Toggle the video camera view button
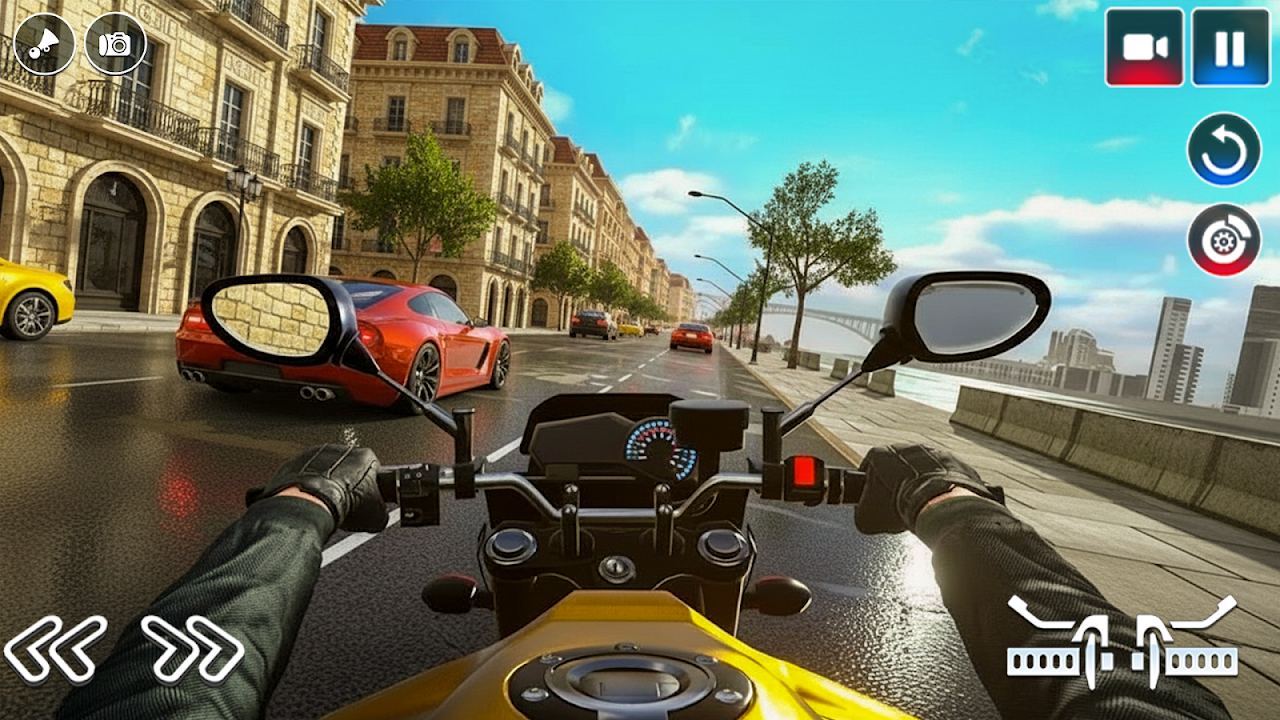Screen dimensions: 1280x720 (1144, 47)
